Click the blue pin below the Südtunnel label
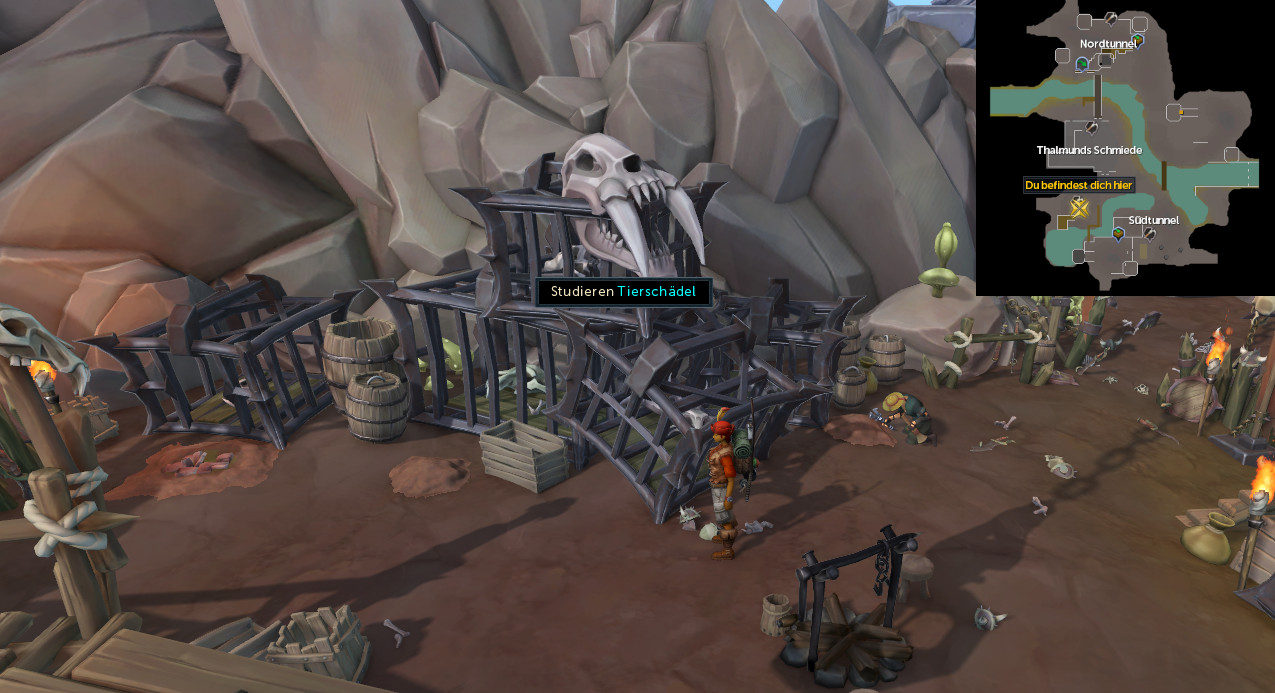The width and height of the screenshot is (1275, 693). [x=1118, y=234]
